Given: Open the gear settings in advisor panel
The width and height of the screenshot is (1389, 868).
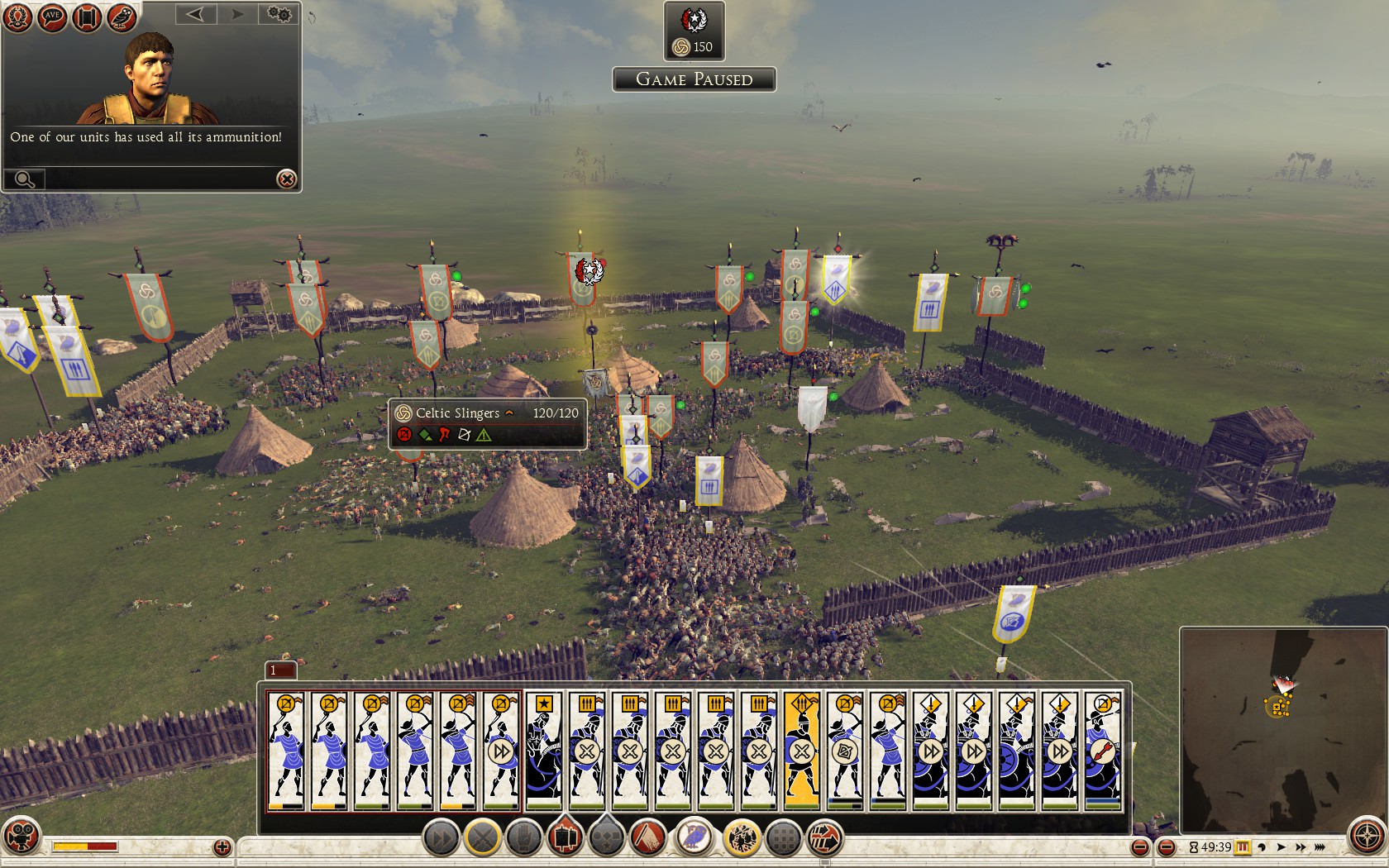Looking at the screenshot, I should 279,14.
